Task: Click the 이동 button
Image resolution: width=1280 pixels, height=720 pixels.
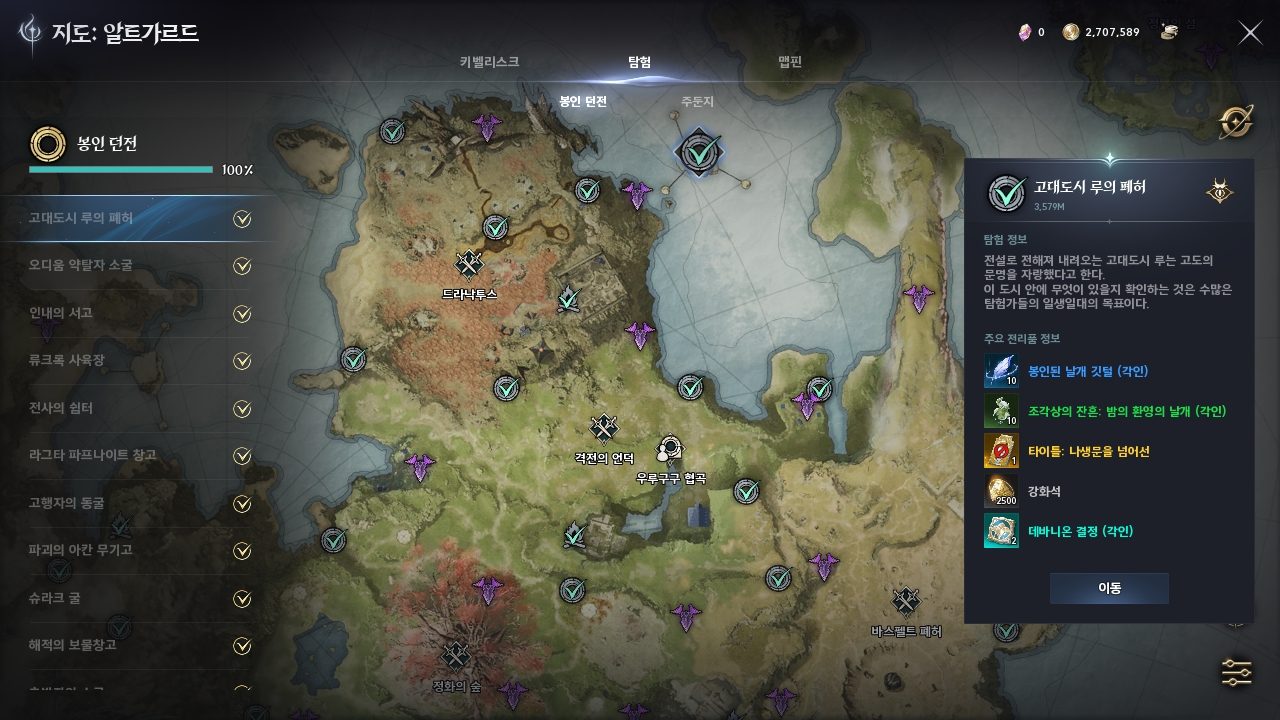Action: pos(1109,588)
